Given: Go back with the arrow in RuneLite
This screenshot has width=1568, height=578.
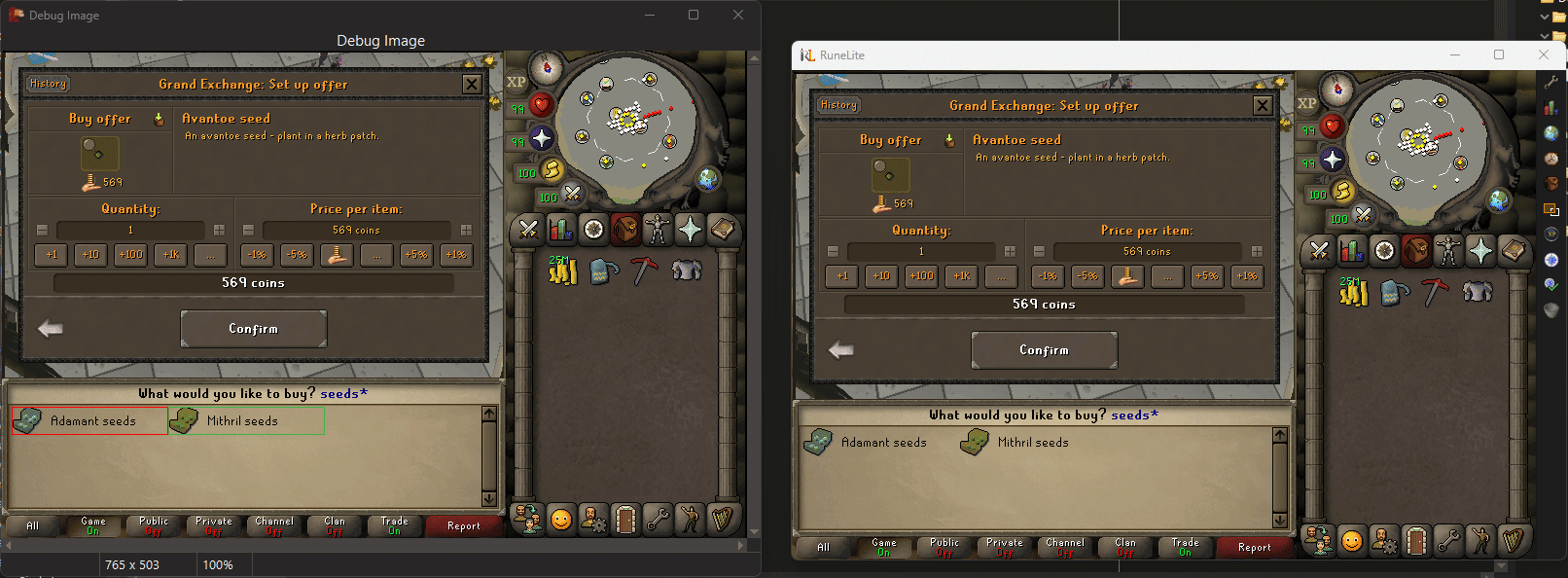Looking at the screenshot, I should pyautogui.click(x=840, y=350).
